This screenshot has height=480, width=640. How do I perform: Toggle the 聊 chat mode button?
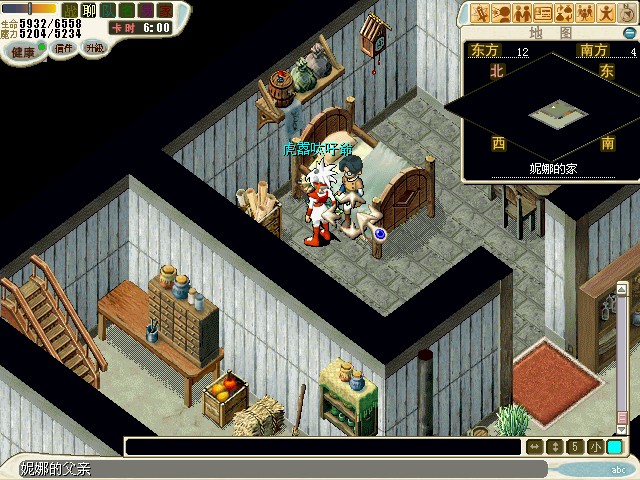click(x=88, y=10)
